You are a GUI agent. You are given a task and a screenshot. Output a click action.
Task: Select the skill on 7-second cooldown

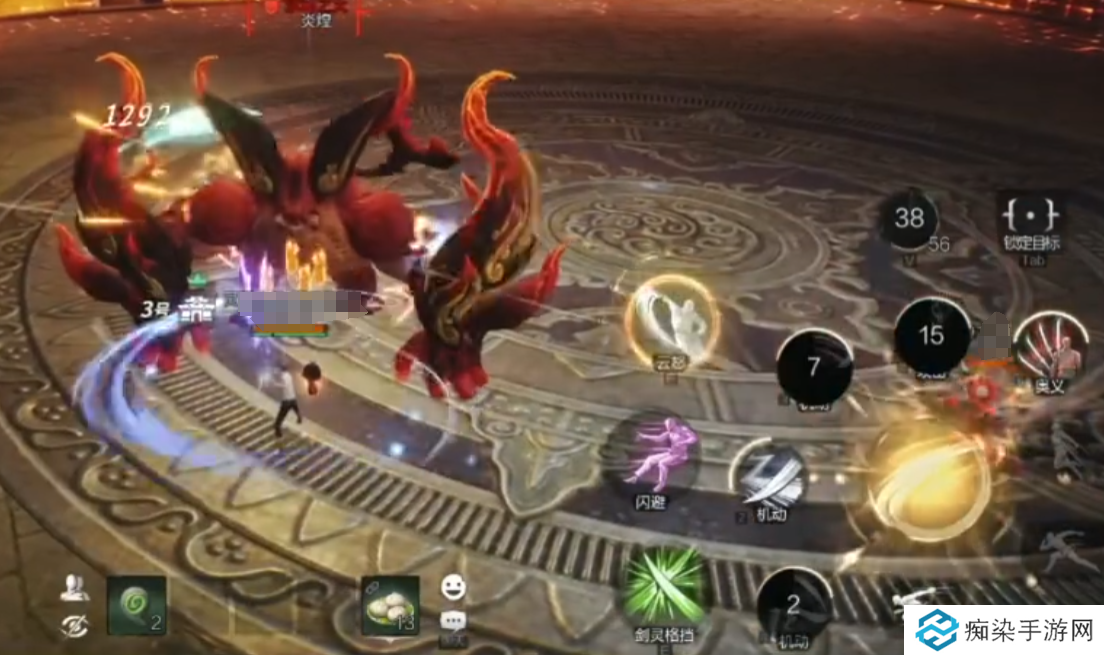click(x=814, y=367)
